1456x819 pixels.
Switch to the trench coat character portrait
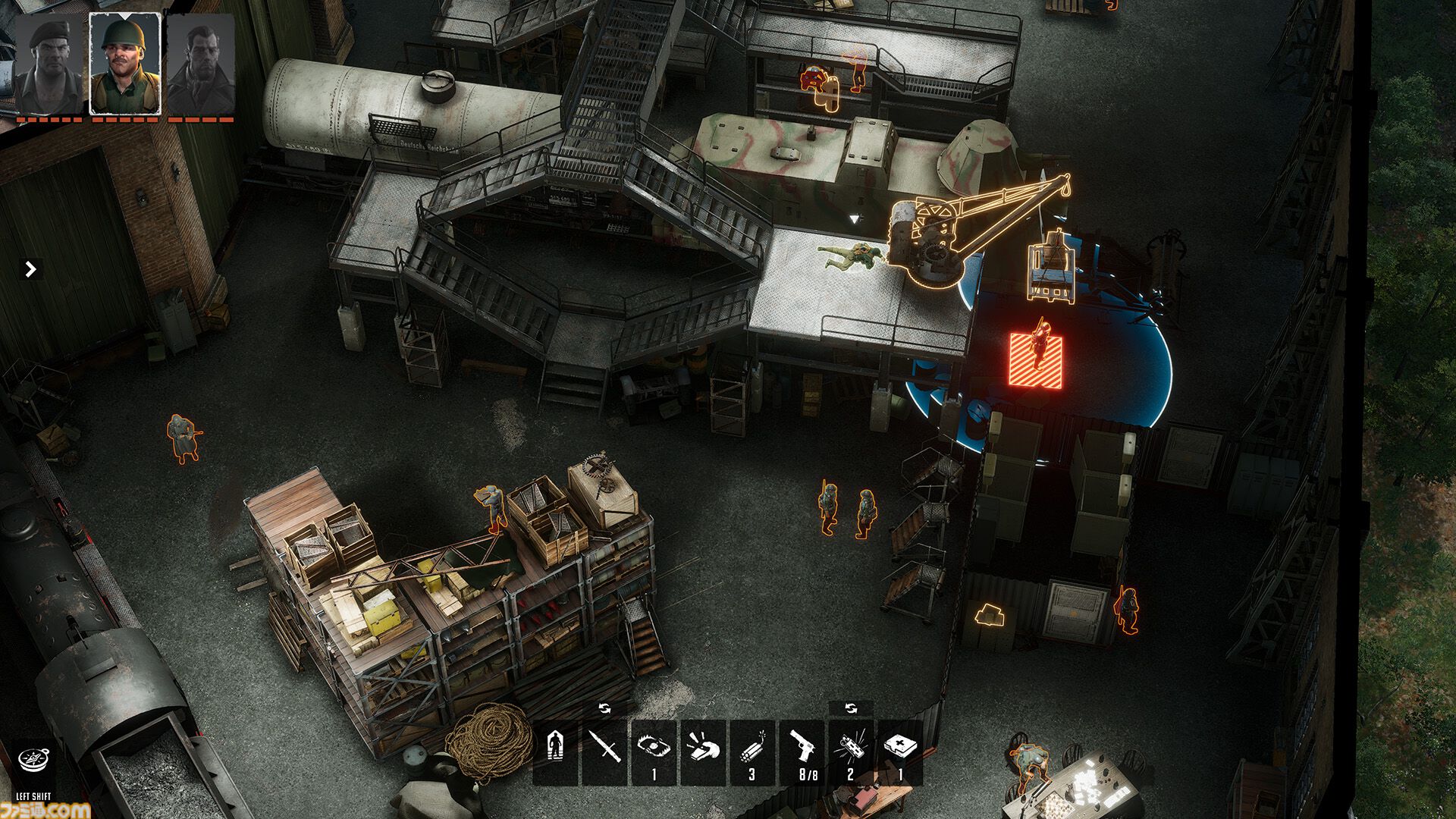click(x=201, y=64)
